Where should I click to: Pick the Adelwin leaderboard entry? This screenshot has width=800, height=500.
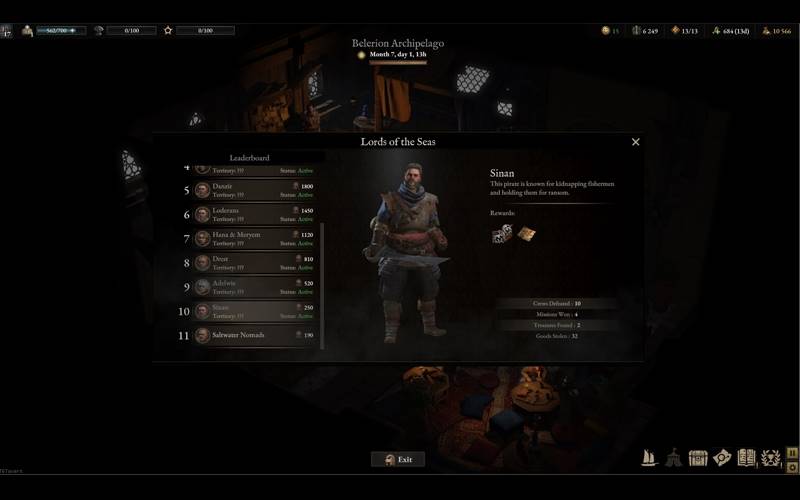[x=254, y=287]
